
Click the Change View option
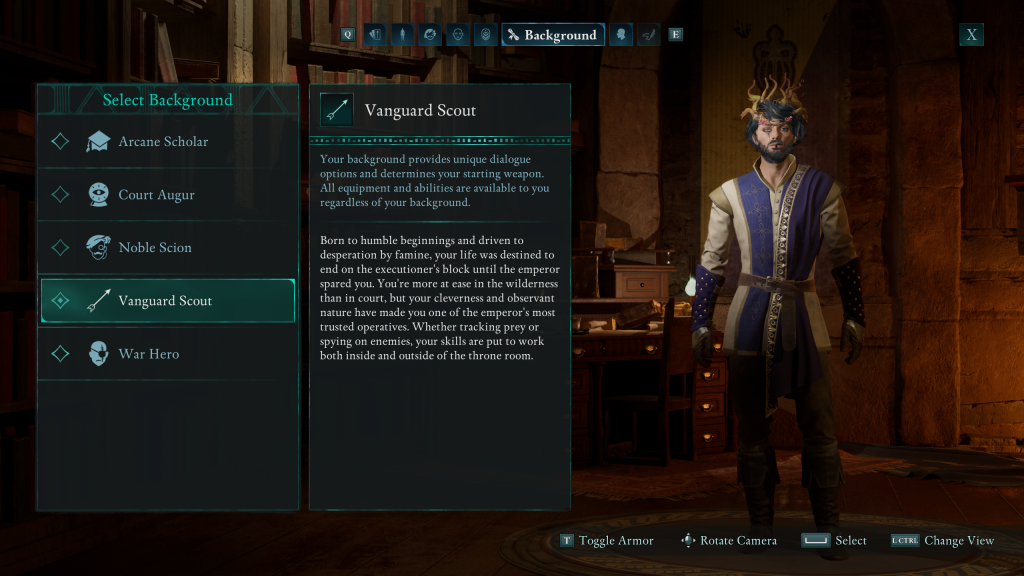943,541
